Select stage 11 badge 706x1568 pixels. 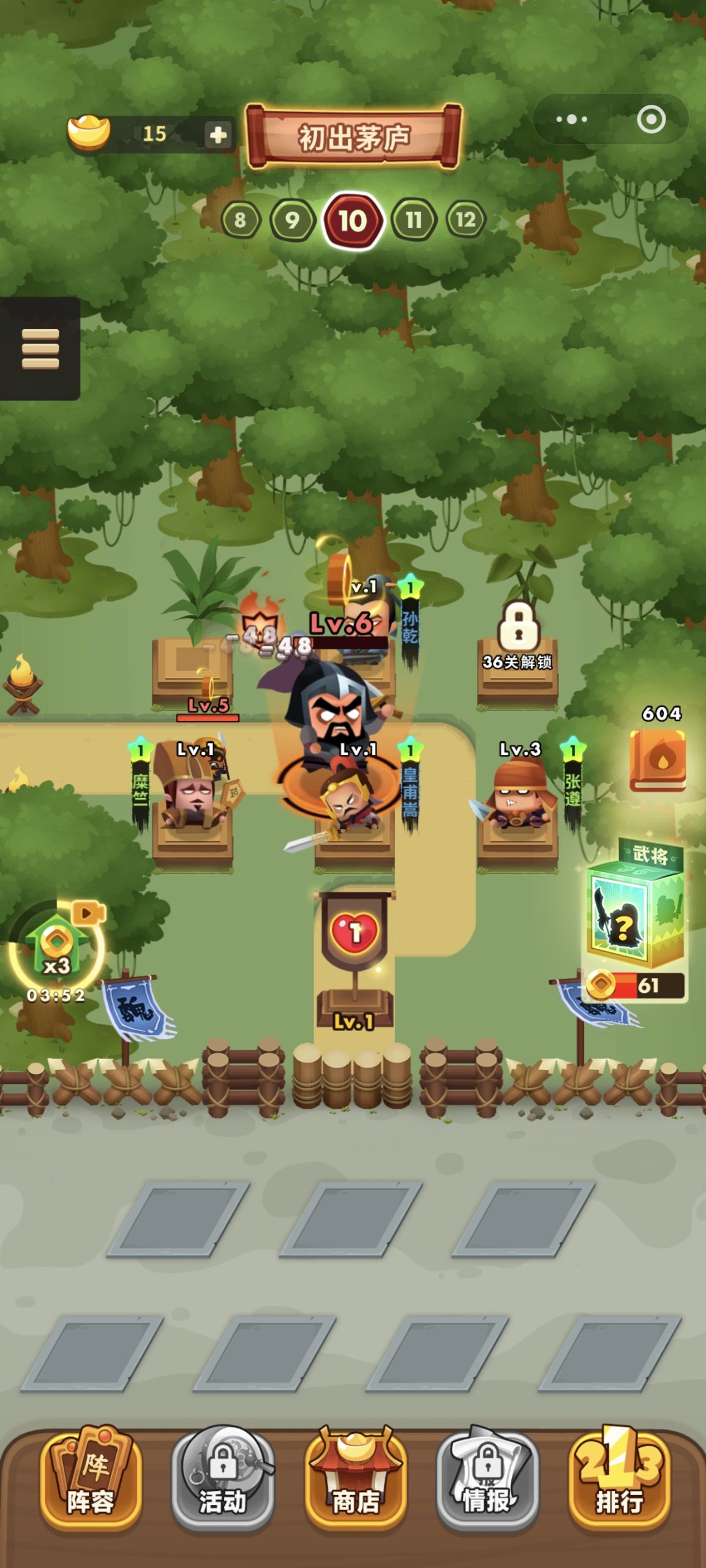pos(414,219)
